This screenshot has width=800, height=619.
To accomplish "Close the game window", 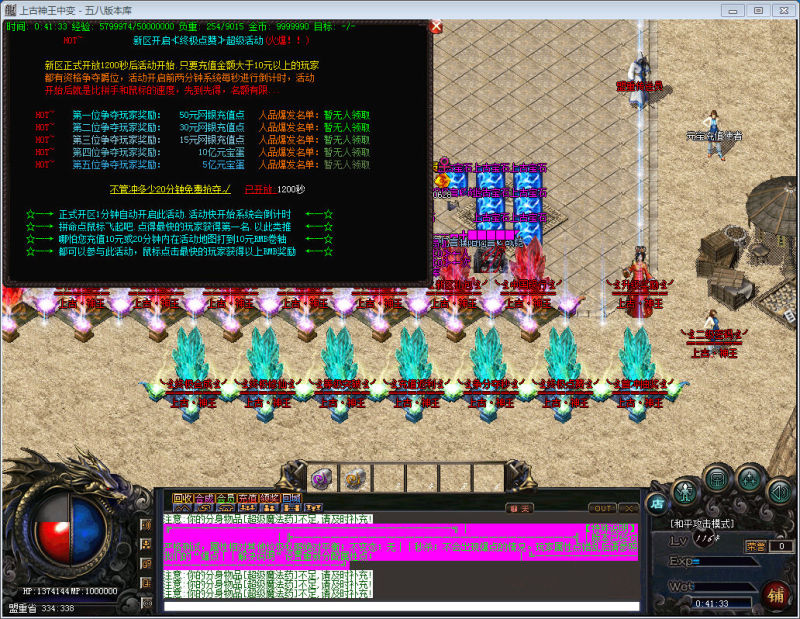I will pos(781,9).
